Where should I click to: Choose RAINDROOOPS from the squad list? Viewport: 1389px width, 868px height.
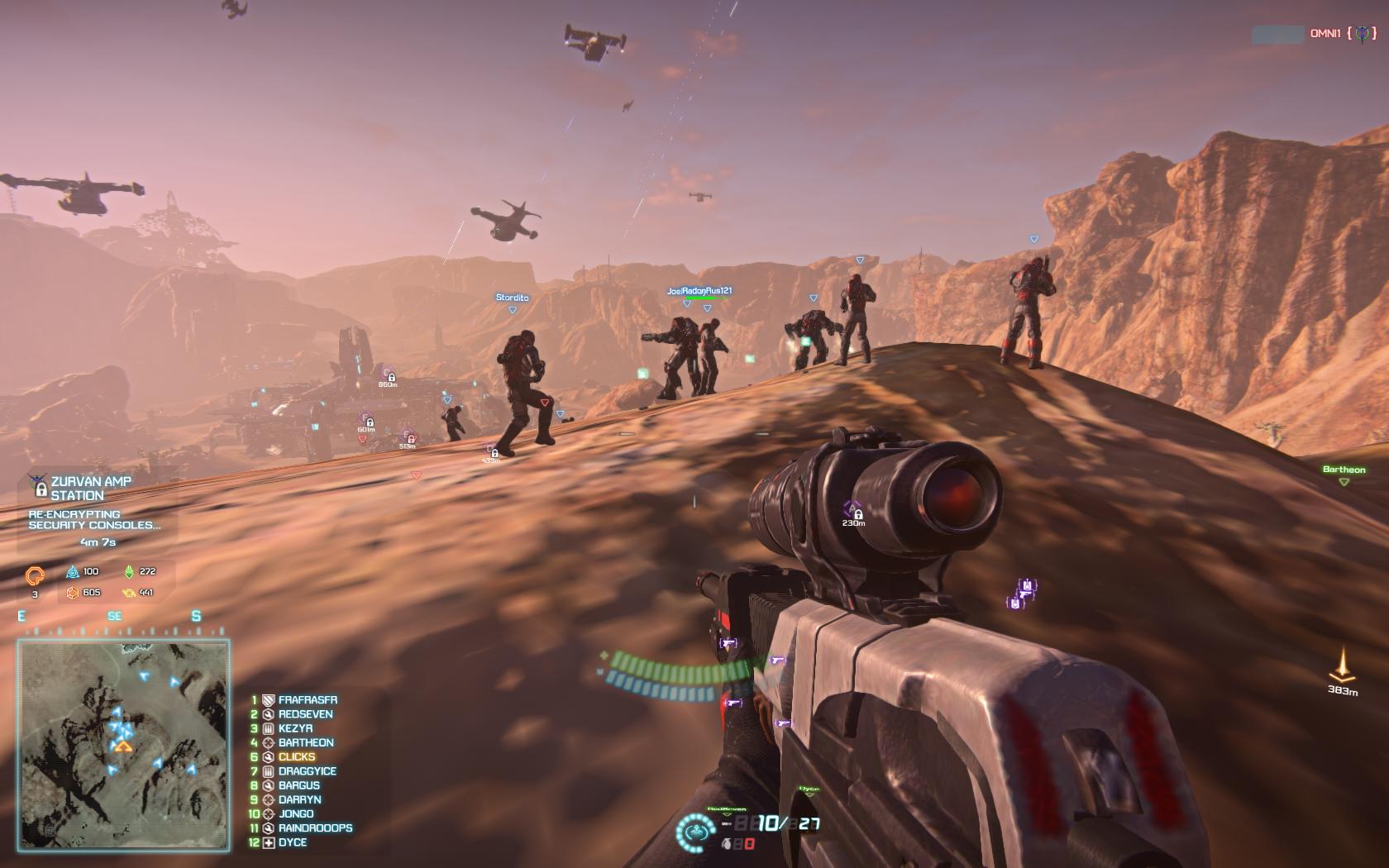[315, 827]
